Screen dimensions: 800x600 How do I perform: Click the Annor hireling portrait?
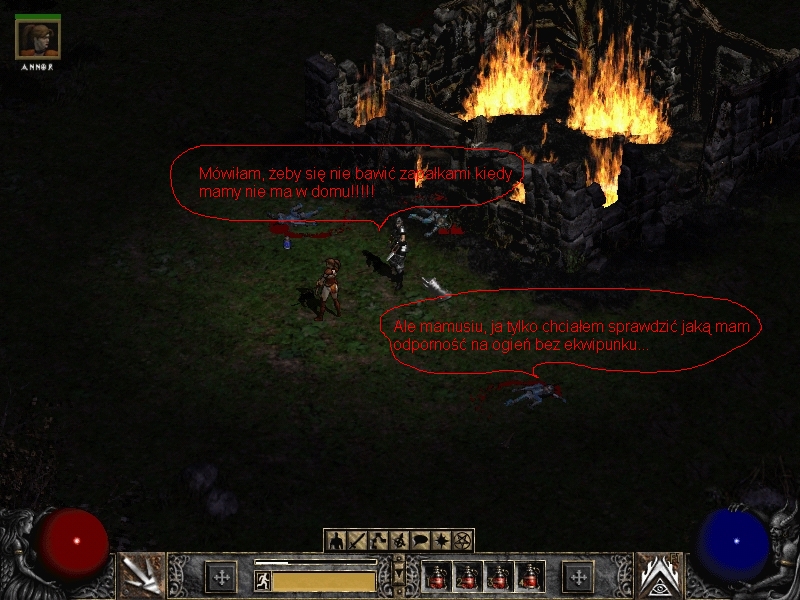point(38,40)
